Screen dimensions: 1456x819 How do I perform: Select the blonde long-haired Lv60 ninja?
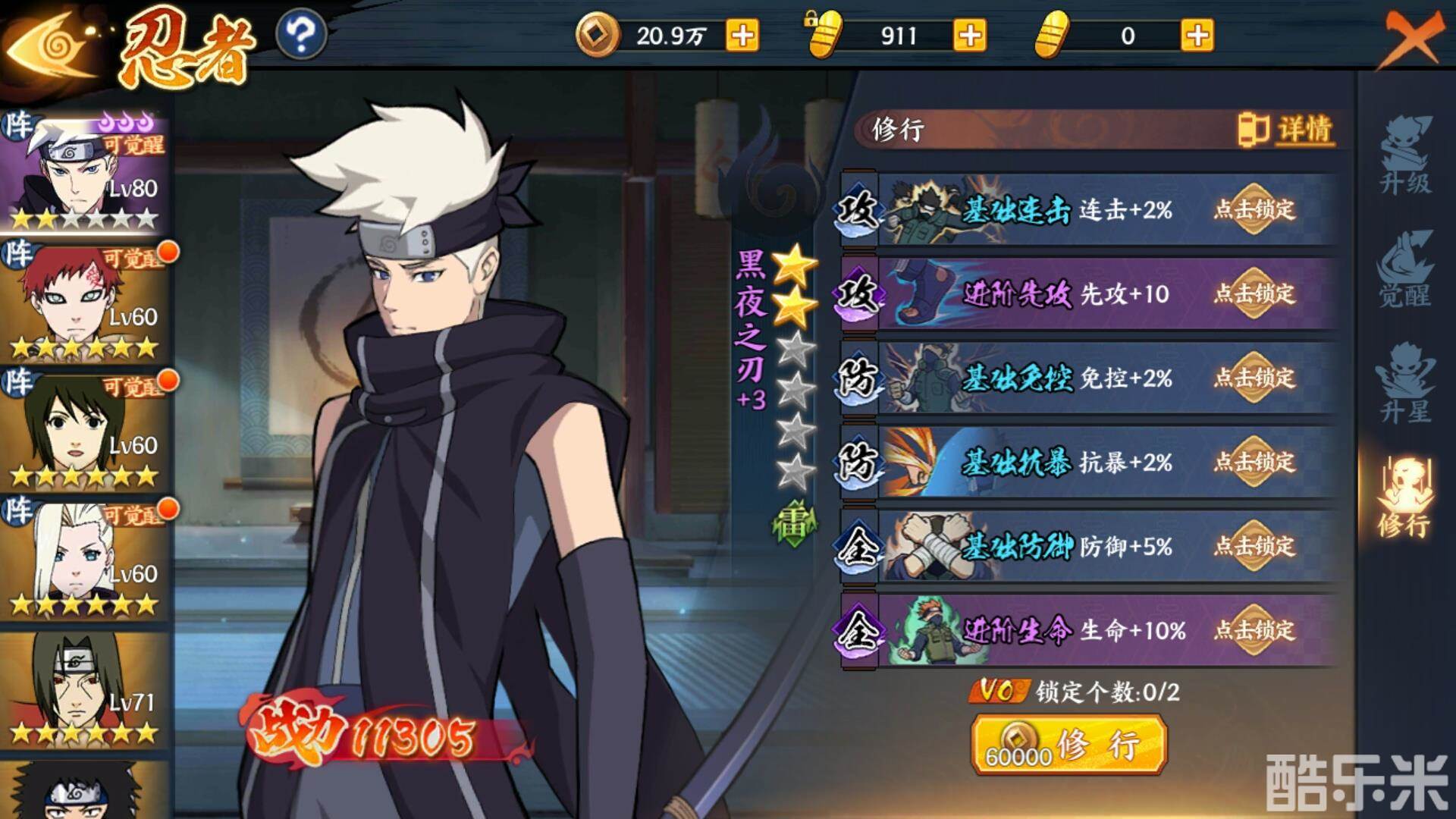[83, 559]
